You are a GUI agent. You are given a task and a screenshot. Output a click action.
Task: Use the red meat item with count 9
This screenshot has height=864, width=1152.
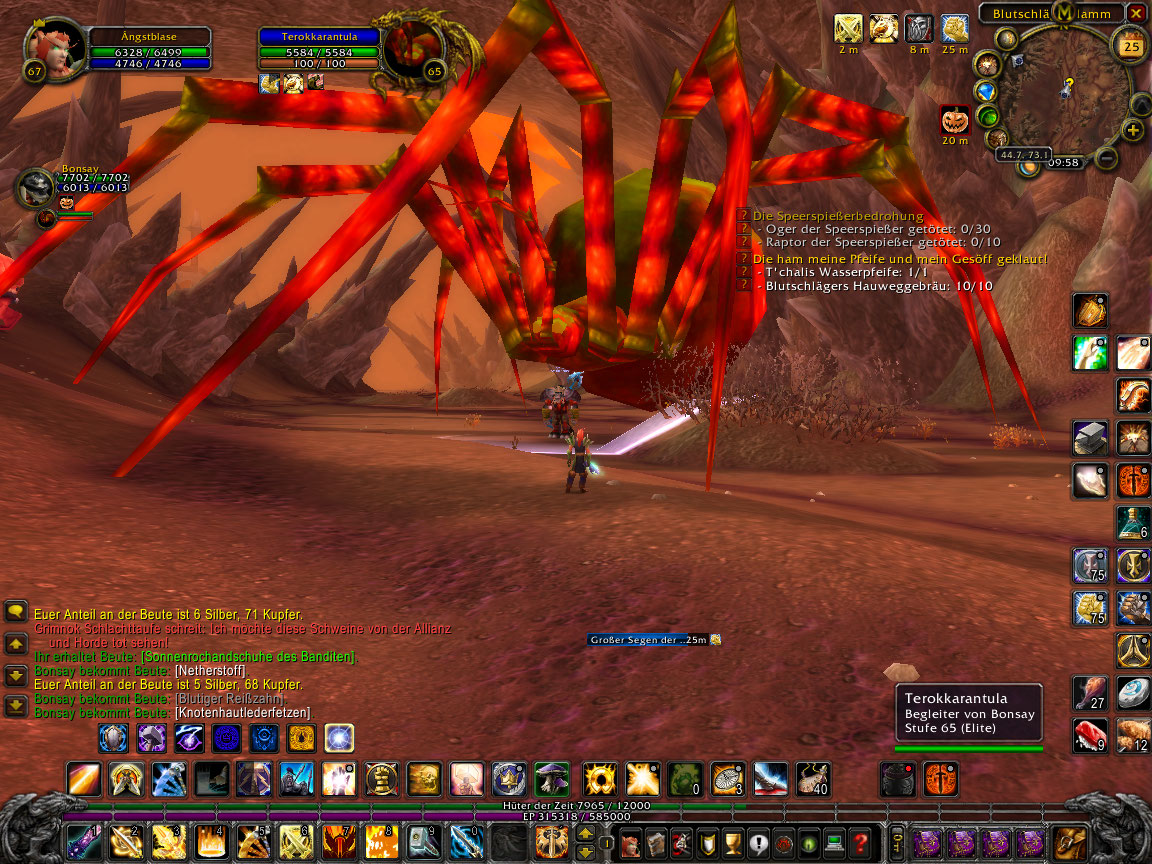coord(1088,735)
